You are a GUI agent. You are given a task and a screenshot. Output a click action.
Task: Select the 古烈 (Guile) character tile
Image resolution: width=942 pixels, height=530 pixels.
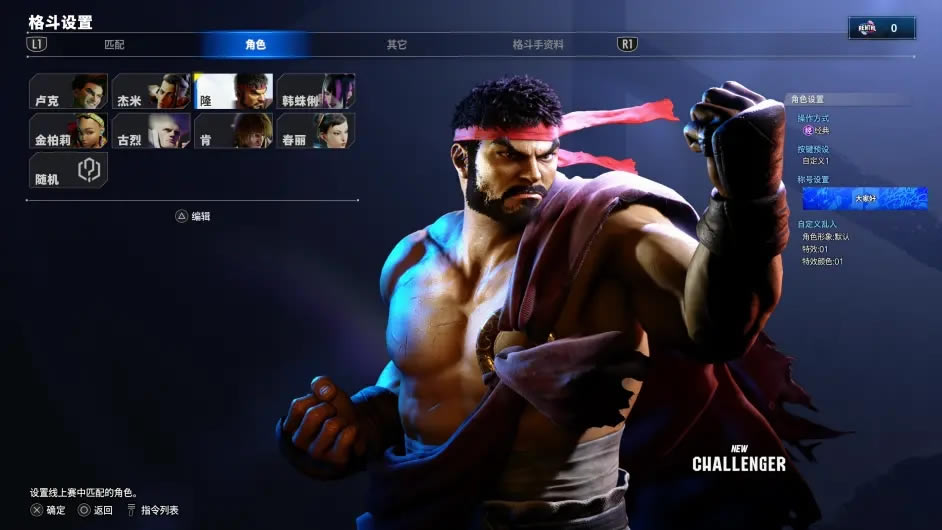[151, 131]
